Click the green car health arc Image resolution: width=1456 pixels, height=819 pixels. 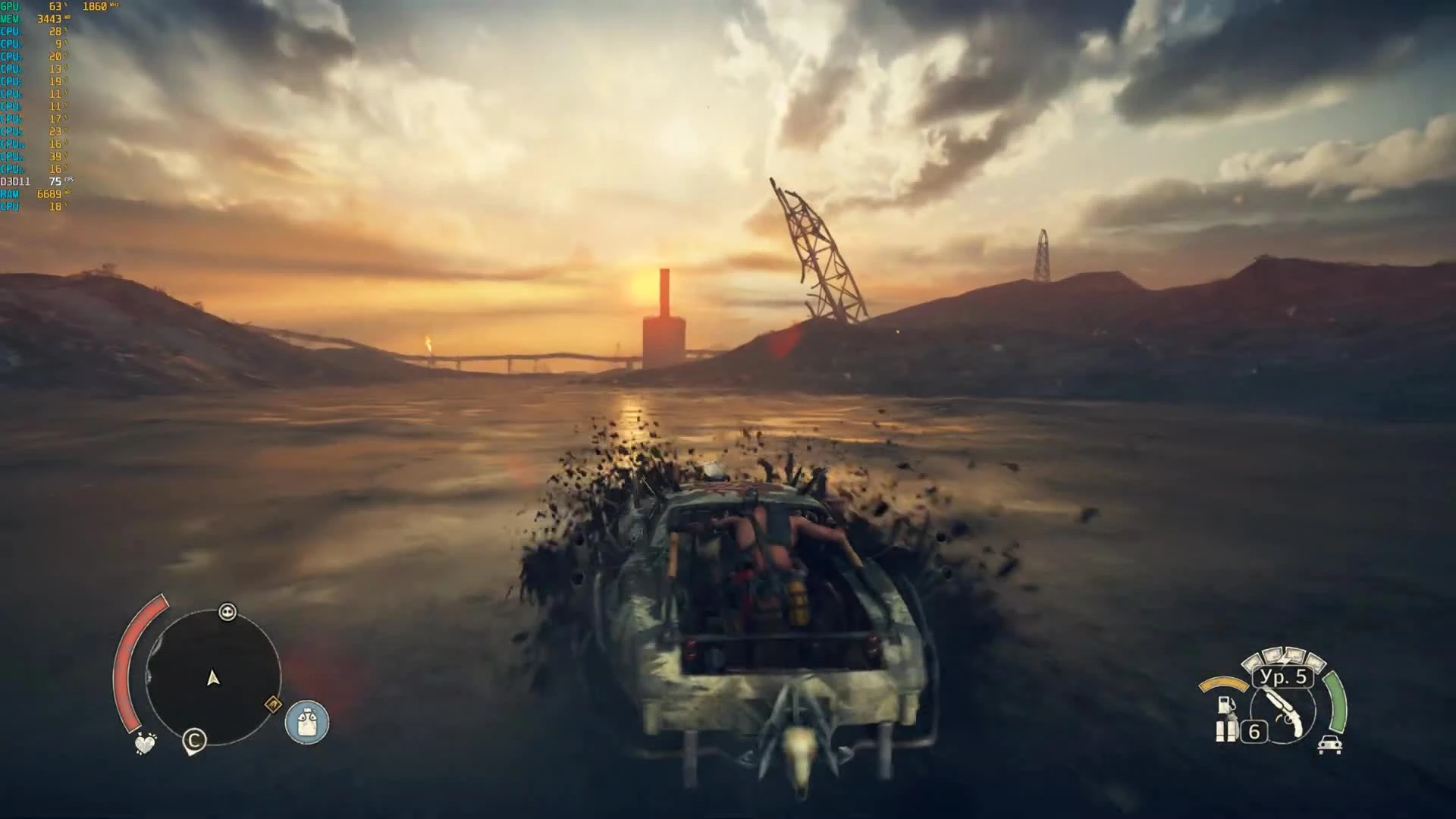1335,703
